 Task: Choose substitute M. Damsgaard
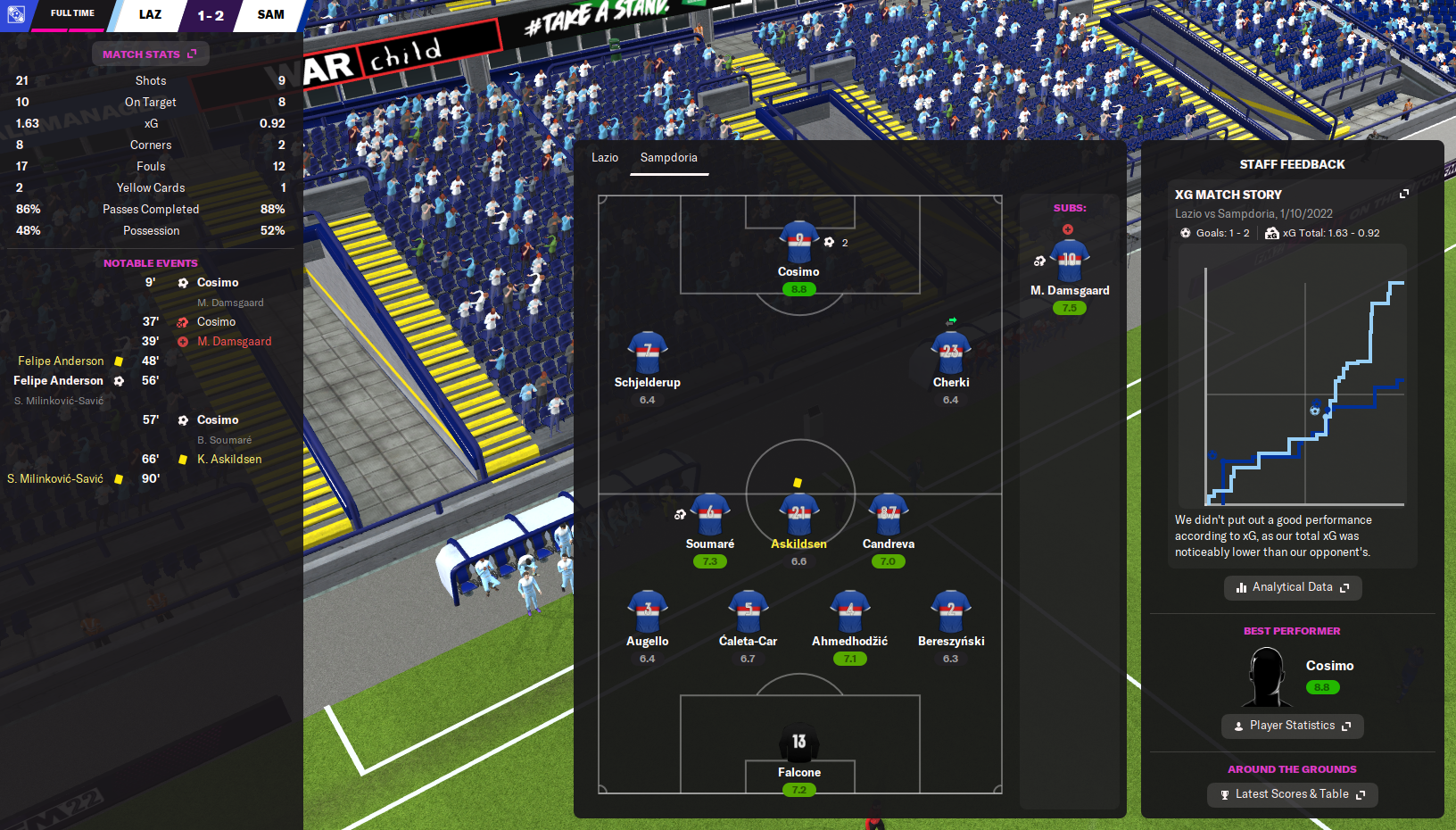pyautogui.click(x=1069, y=261)
